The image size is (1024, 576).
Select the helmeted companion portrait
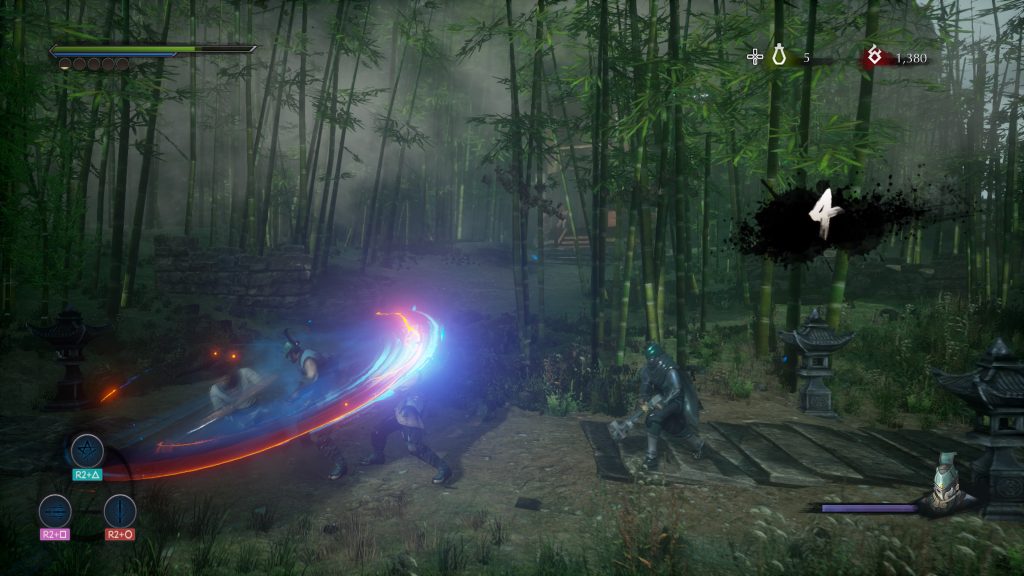point(947,482)
